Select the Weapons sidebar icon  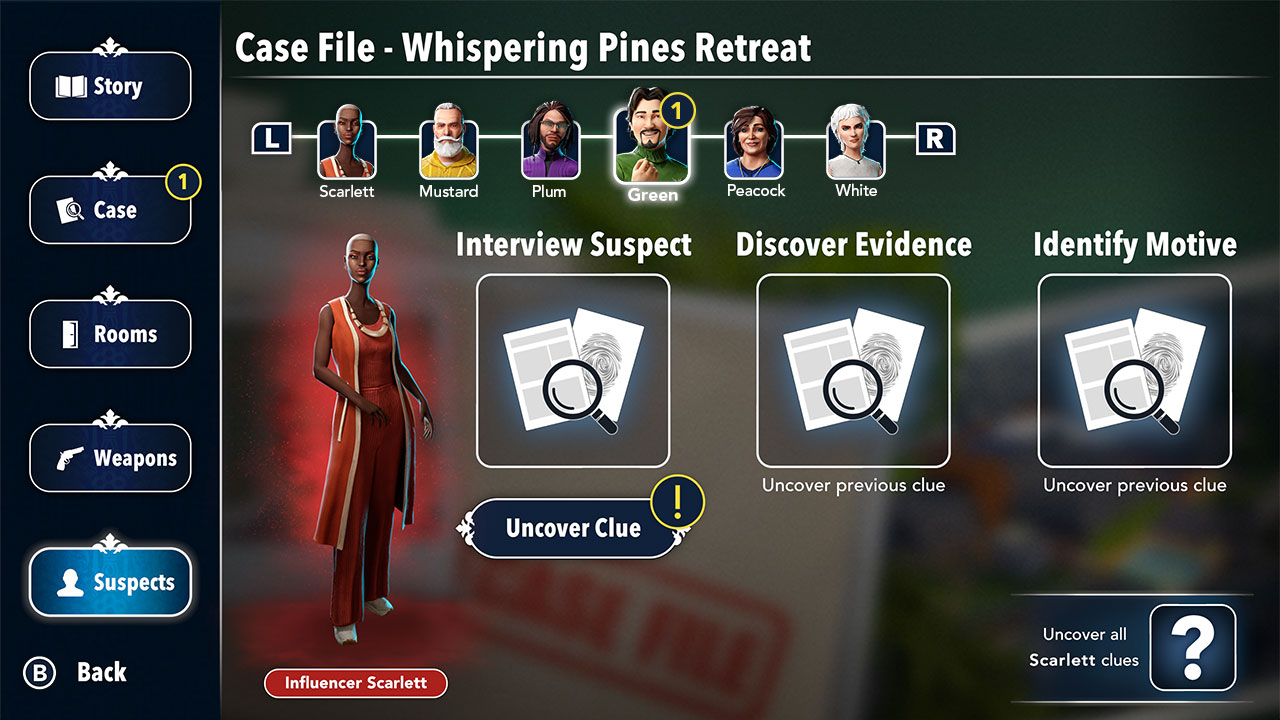(x=110, y=458)
